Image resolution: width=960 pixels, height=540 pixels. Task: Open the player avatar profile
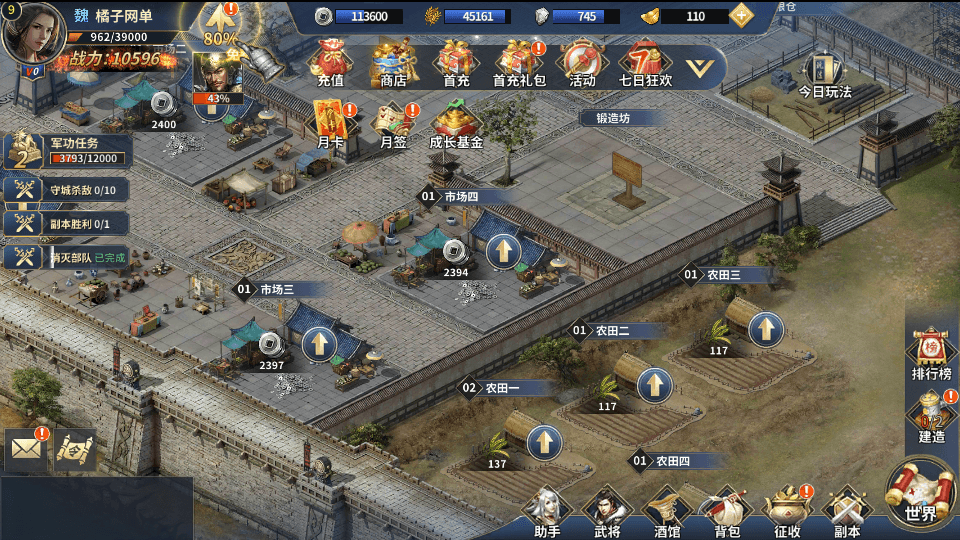coord(33,33)
